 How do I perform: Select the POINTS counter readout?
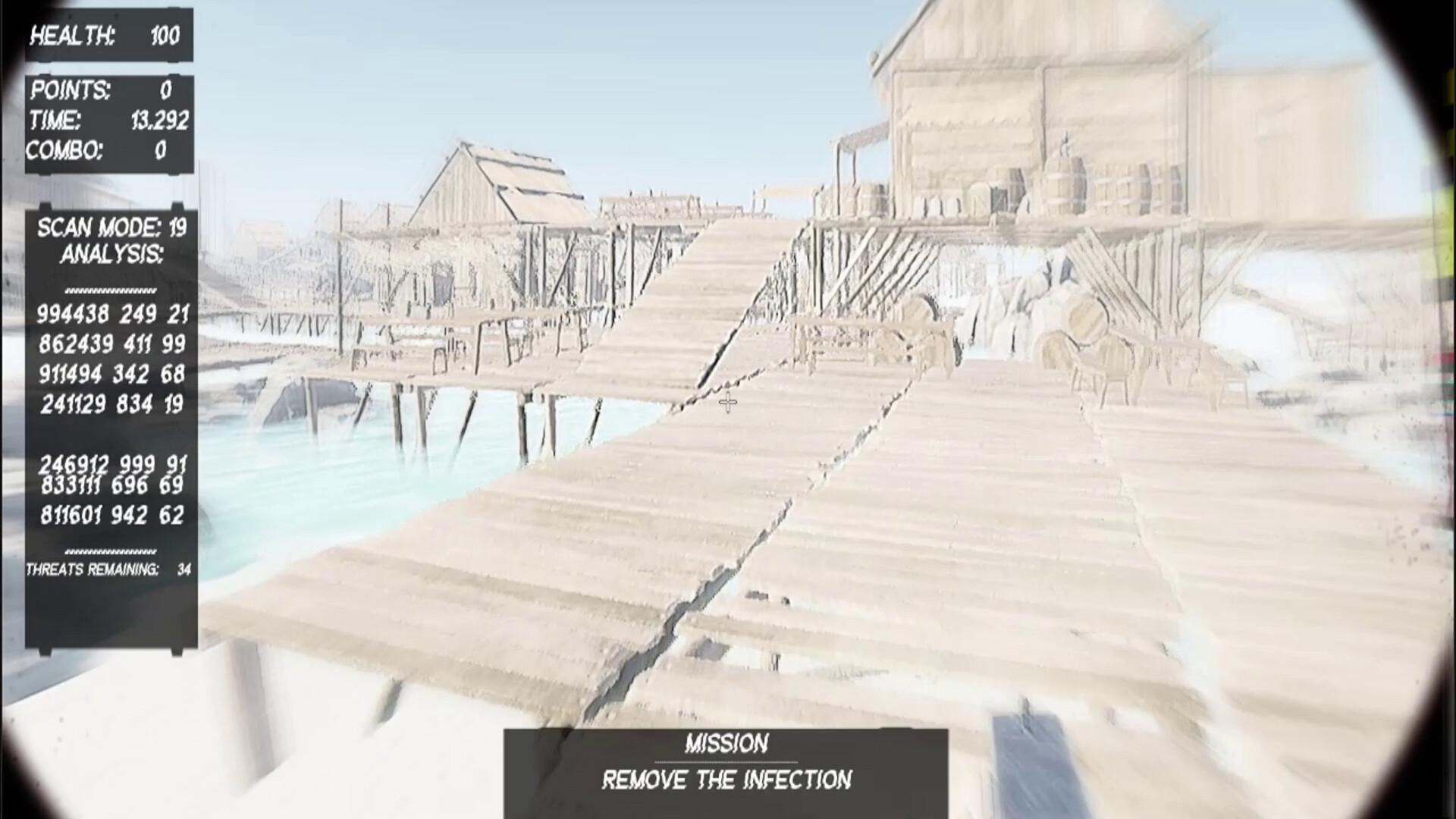(x=106, y=91)
